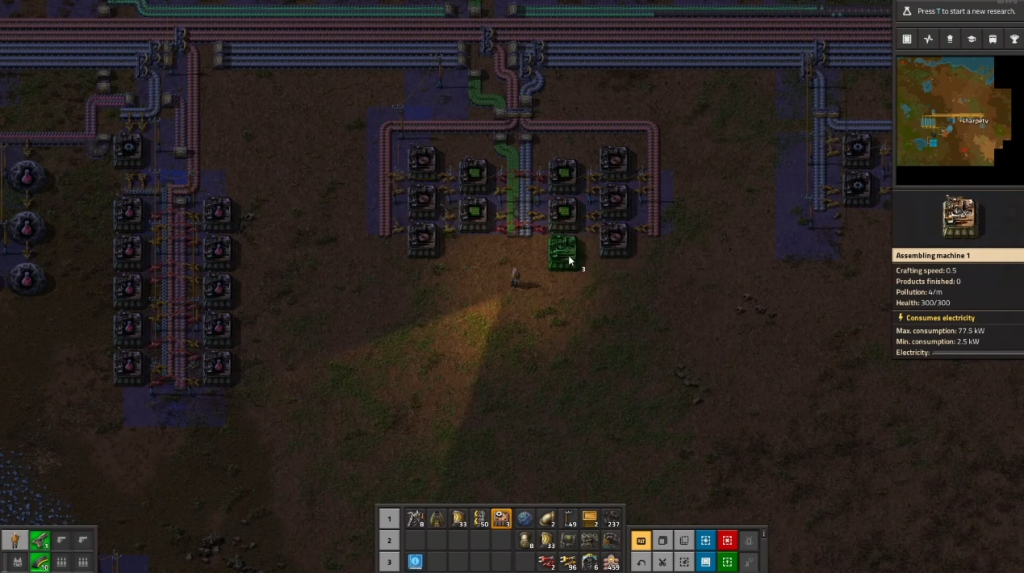This screenshot has width=1024, height=573.
Task: Select the hotbar slot showing 459
Action: pyautogui.click(x=611, y=562)
